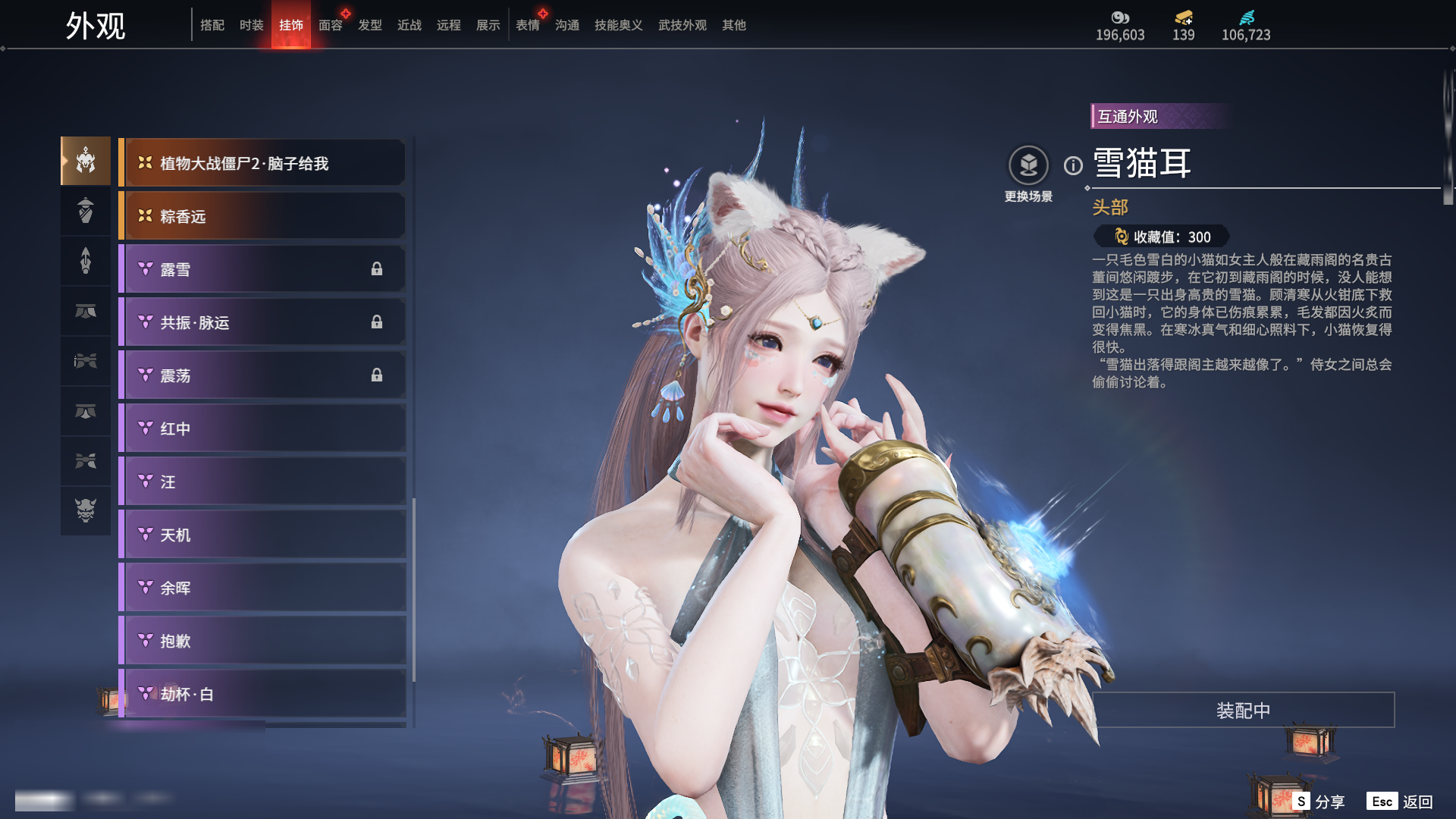Pick the locked 露雪 accessory
This screenshot has width=1456, height=819.
[x=262, y=269]
